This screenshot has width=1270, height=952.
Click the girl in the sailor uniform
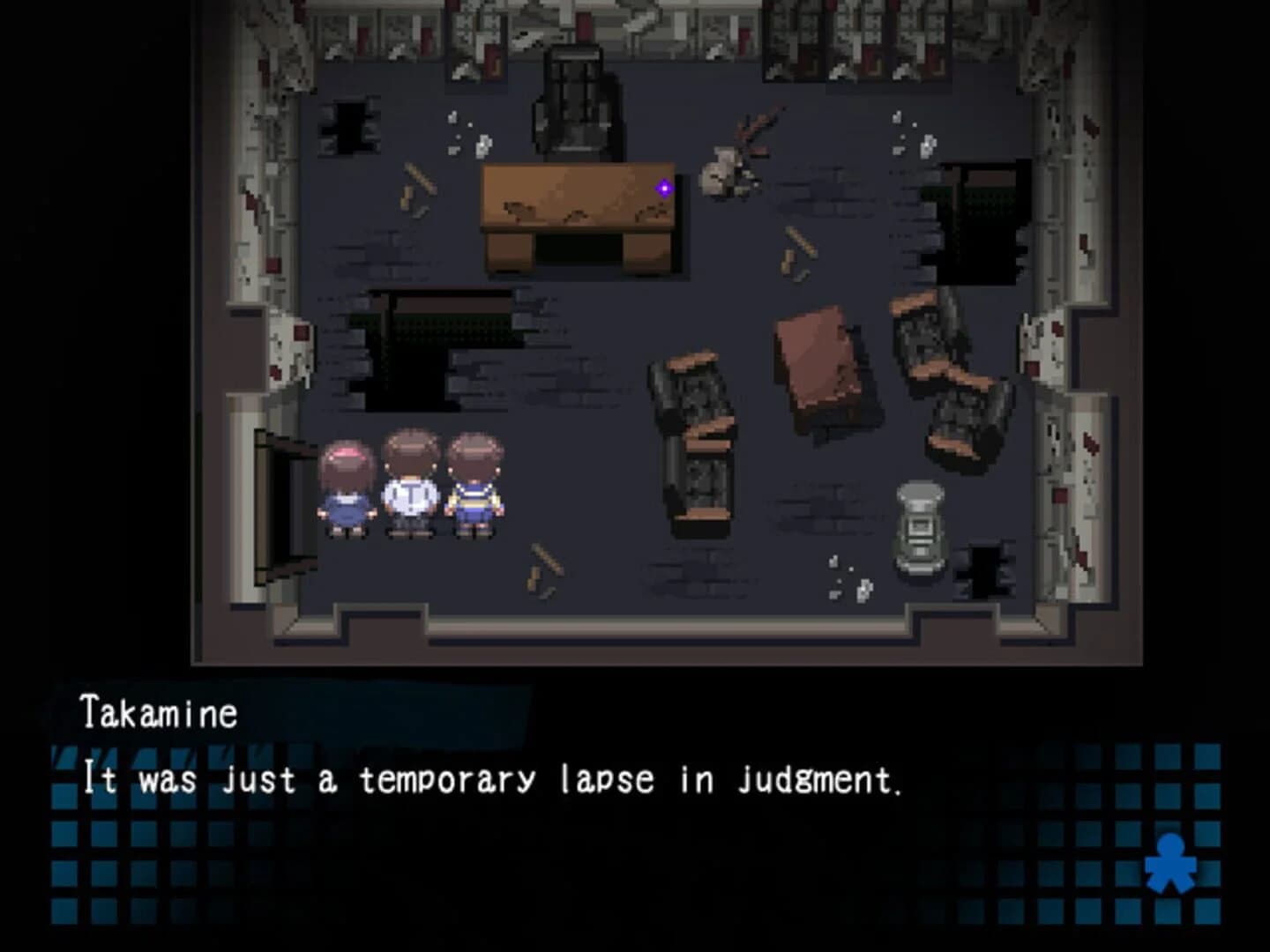pos(474,485)
